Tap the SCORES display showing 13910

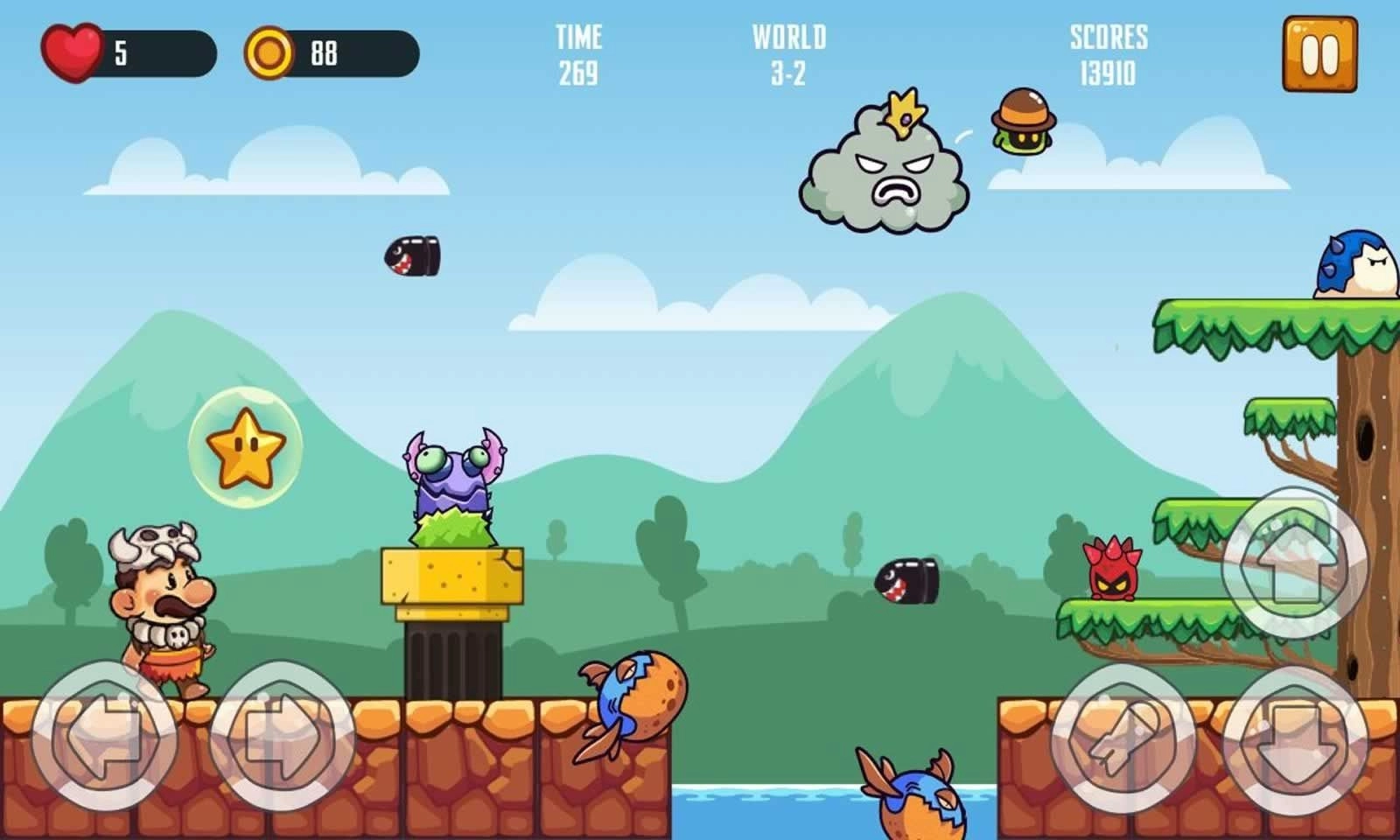(x=1108, y=52)
